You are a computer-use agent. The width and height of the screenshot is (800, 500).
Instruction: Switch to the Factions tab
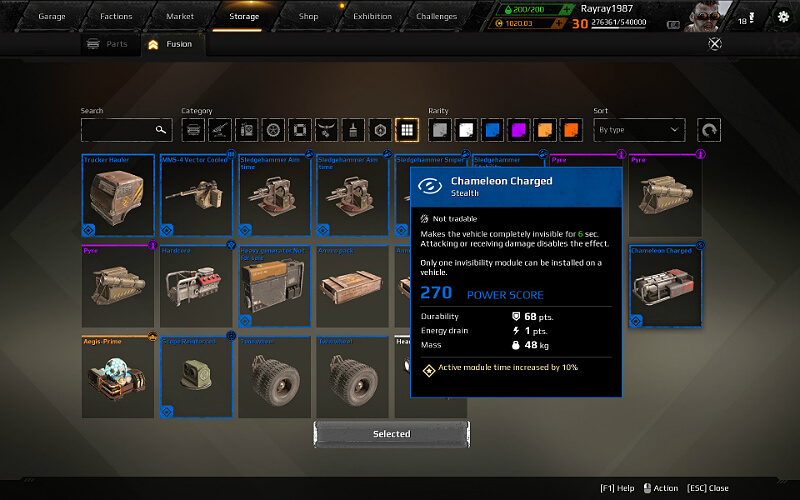(x=116, y=17)
